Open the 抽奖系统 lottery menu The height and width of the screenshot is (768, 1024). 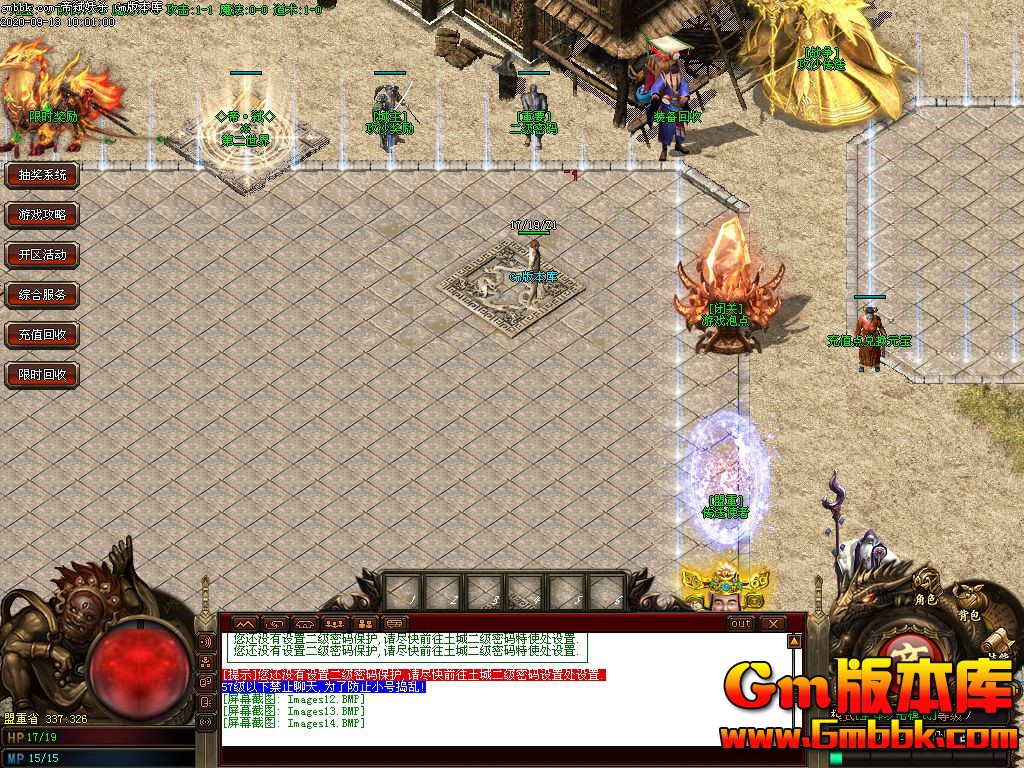point(42,175)
